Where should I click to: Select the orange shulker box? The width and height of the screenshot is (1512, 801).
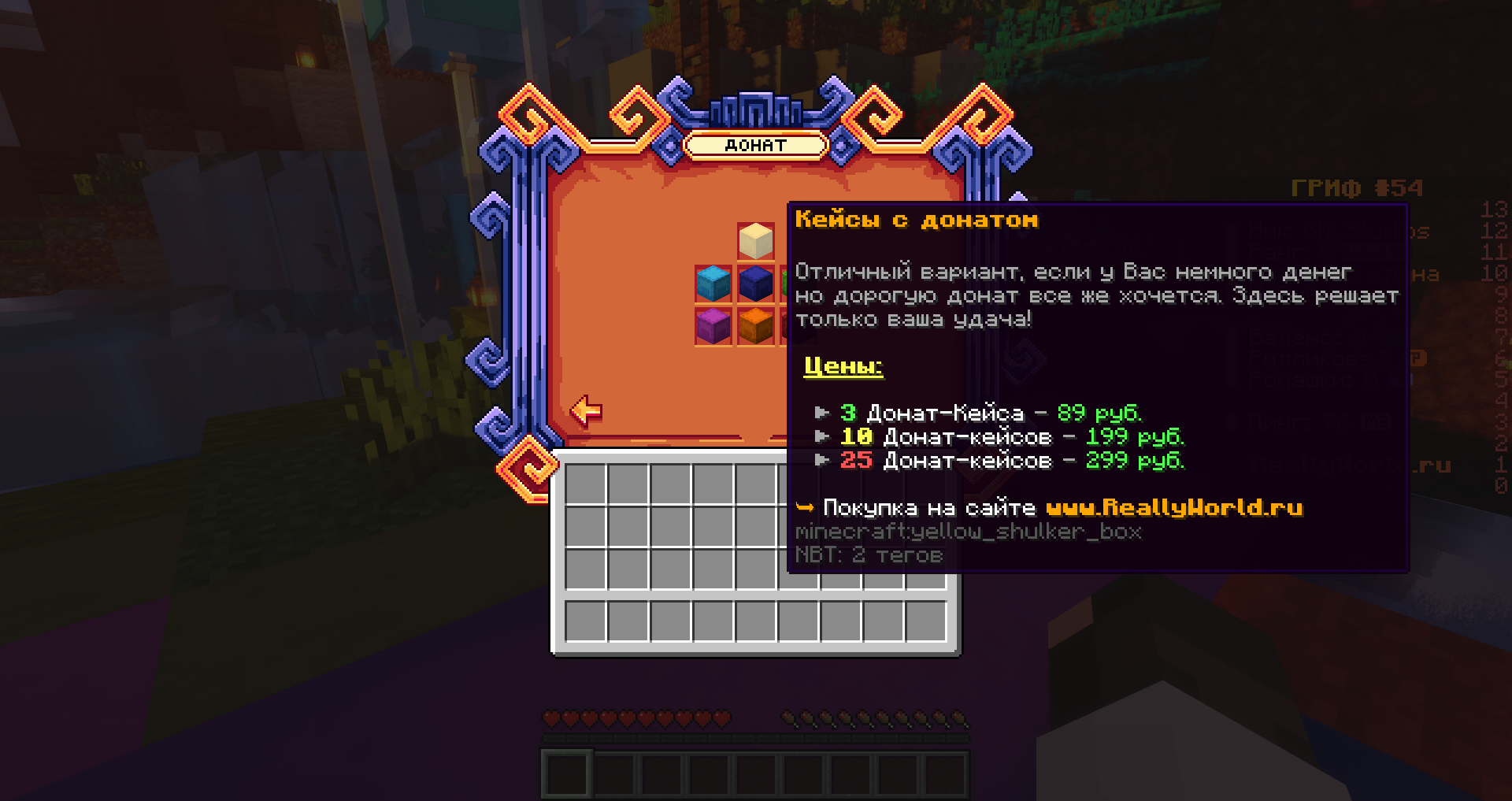tap(755, 326)
